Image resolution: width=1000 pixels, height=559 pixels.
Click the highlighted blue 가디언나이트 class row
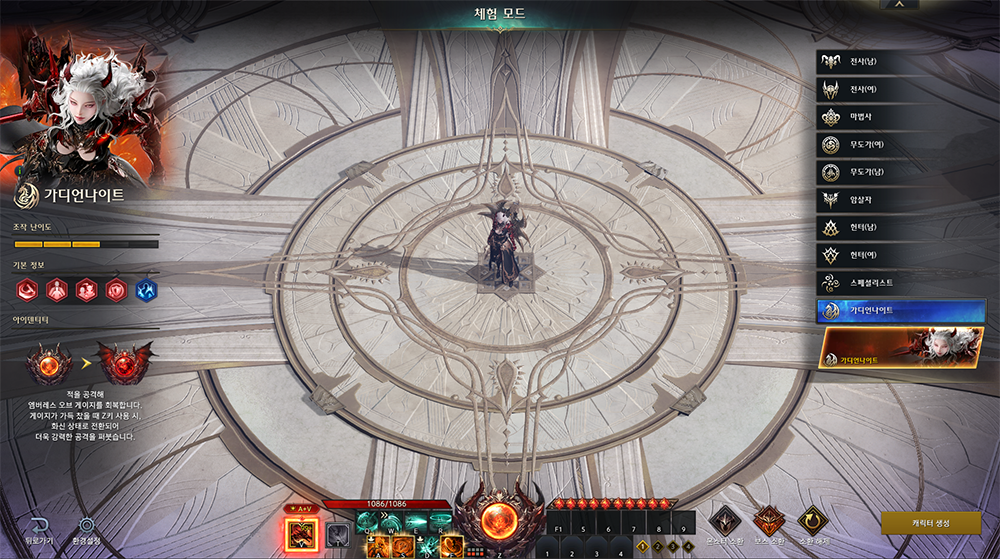900,311
